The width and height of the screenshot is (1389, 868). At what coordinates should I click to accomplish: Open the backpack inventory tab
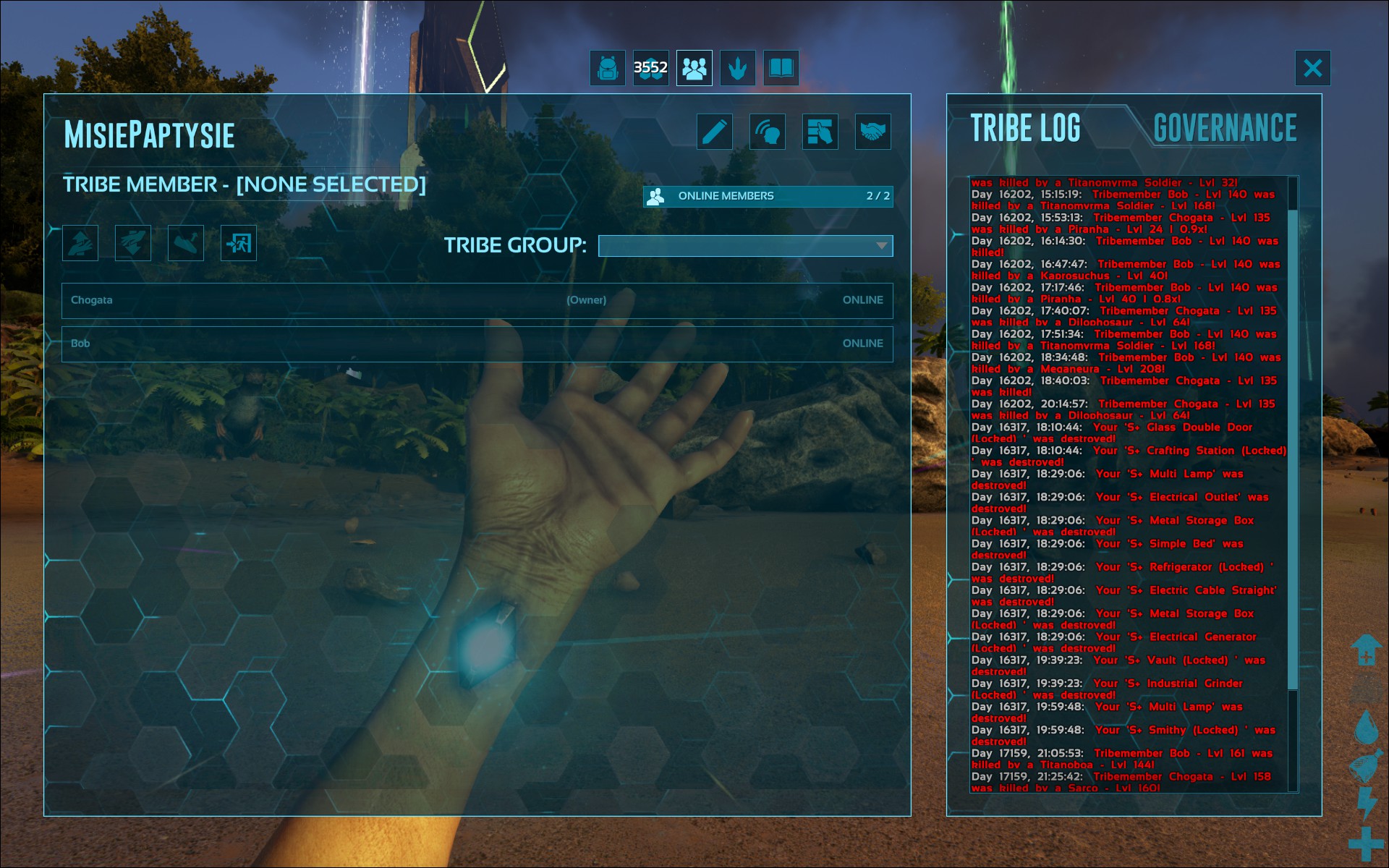click(608, 68)
